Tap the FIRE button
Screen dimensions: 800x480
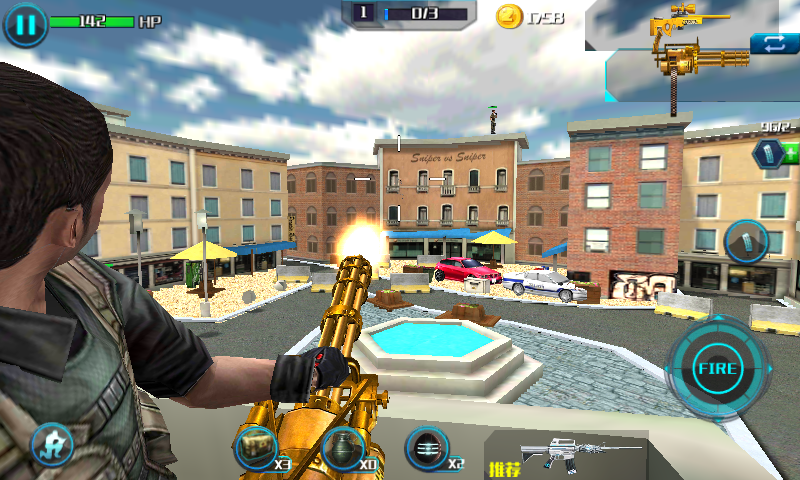[717, 369]
